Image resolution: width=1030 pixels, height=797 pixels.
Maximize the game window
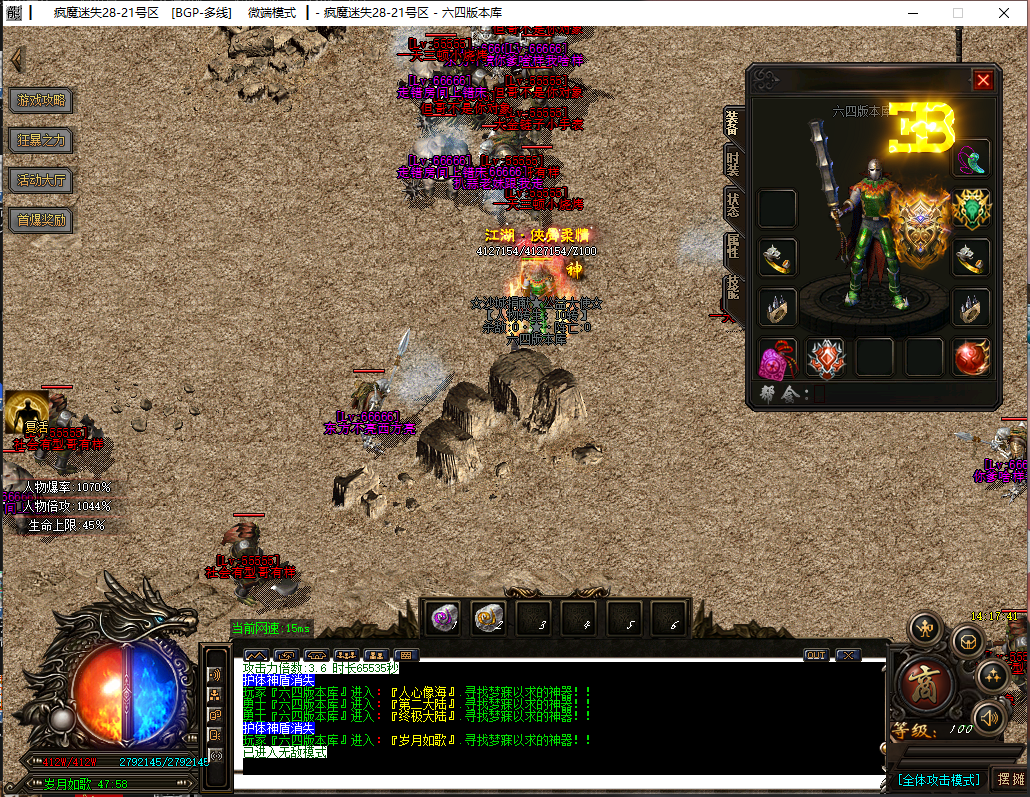tap(958, 13)
